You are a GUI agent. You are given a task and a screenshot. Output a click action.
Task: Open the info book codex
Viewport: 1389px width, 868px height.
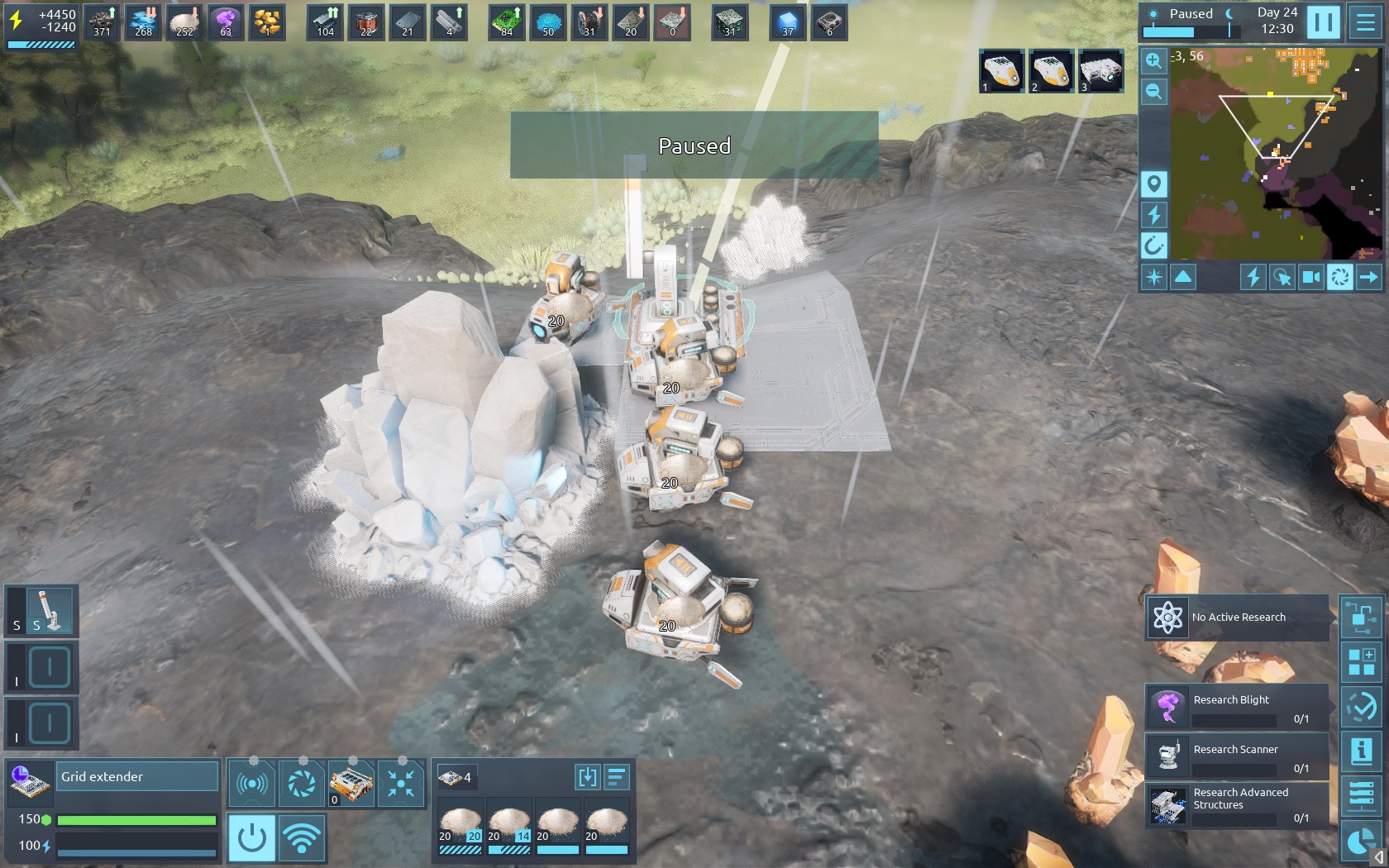(1361, 751)
